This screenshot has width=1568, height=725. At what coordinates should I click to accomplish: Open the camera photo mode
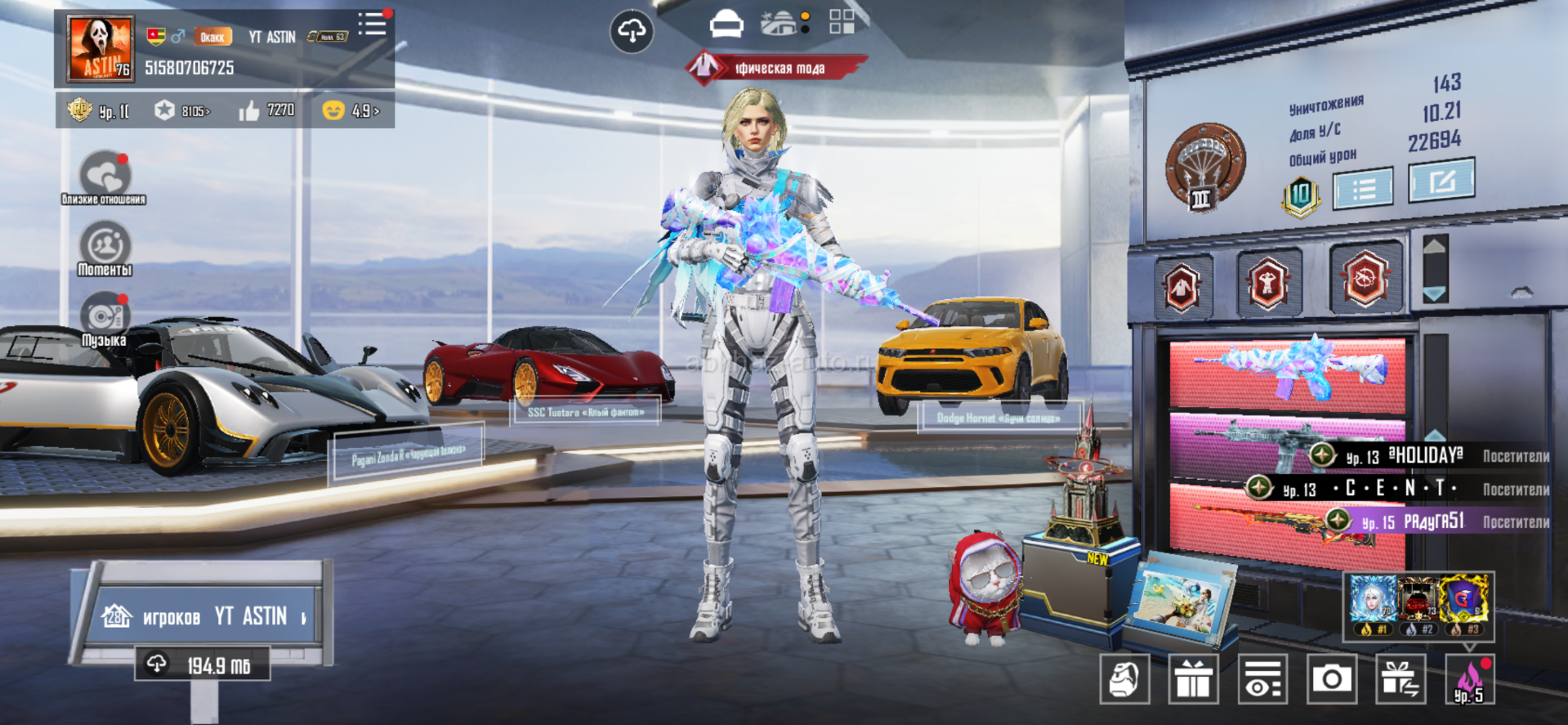(x=1332, y=678)
